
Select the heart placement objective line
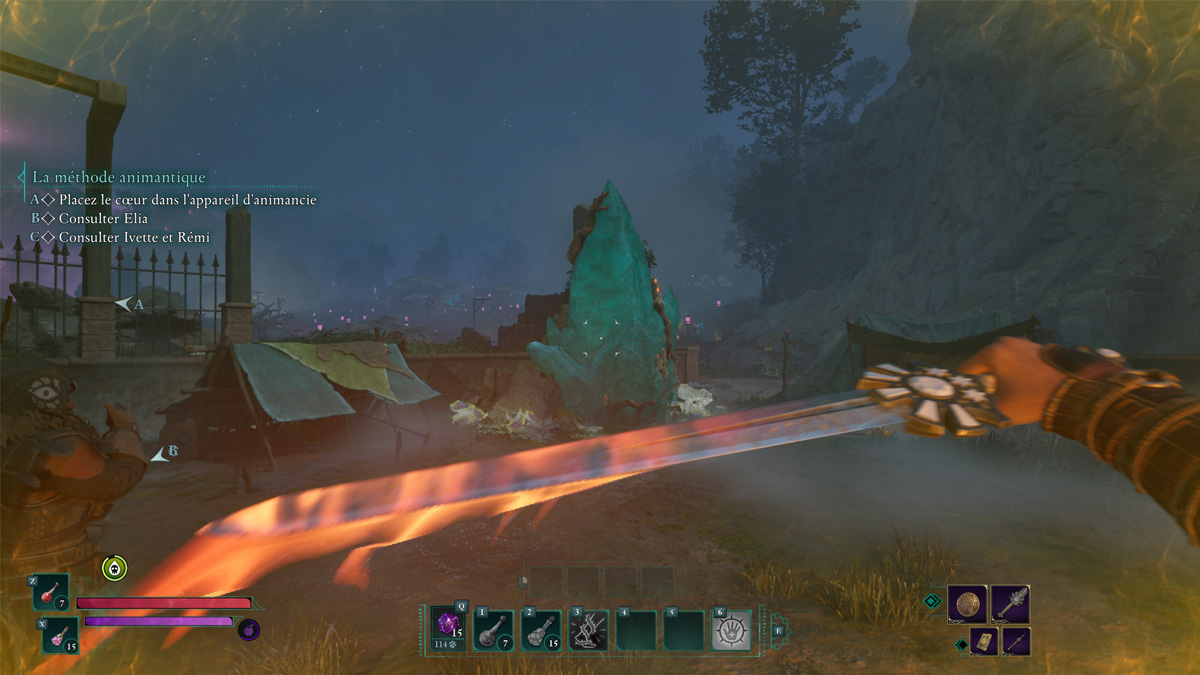(x=187, y=200)
